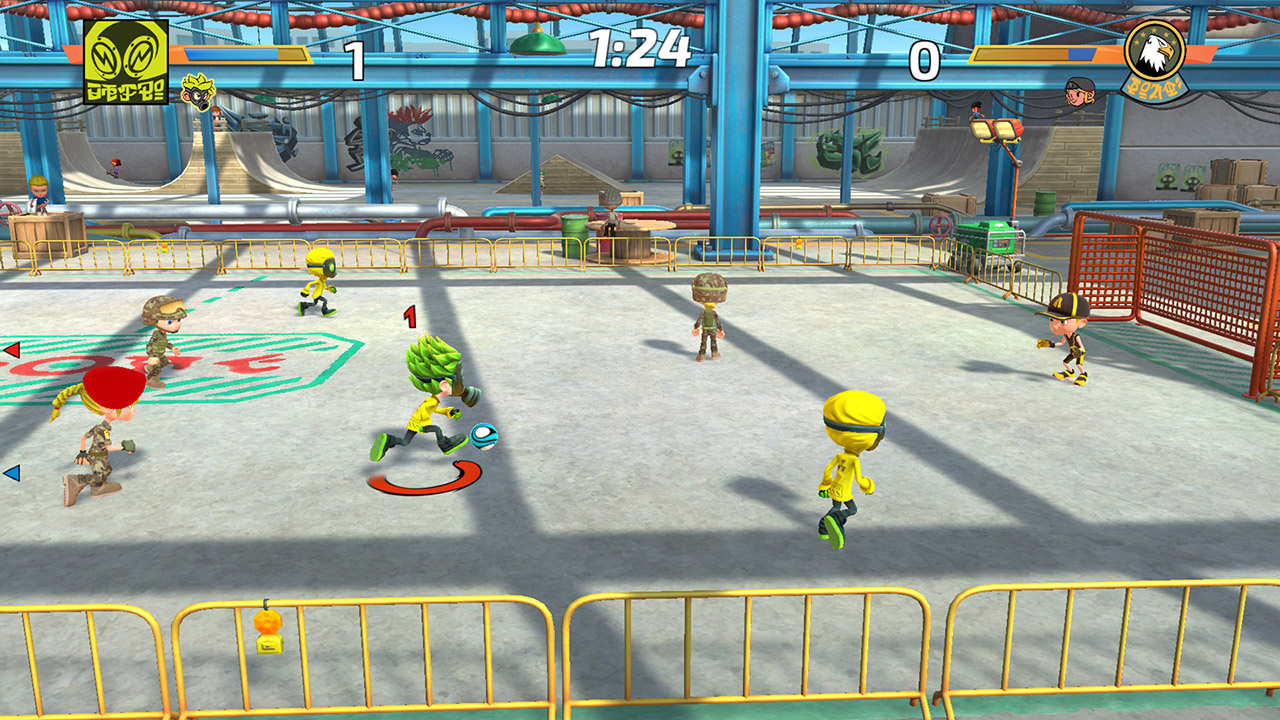This screenshot has height=720, width=1280.
Task: Select the yellow monkey-eyes team emblem
Action: pos(125,64)
